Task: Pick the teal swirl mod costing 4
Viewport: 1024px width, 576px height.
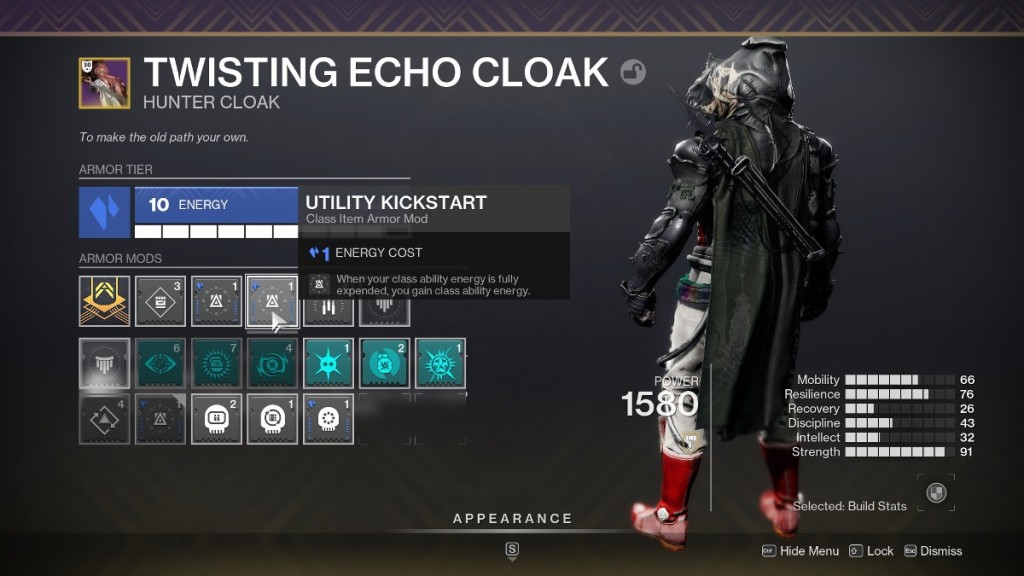Action: click(x=272, y=363)
